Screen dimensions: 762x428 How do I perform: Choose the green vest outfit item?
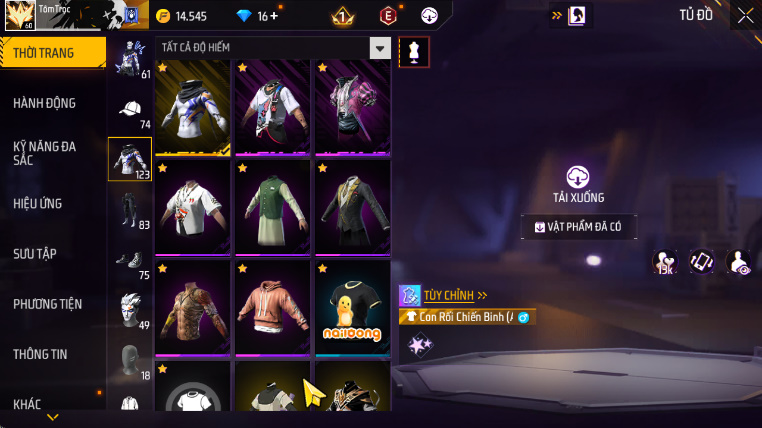273,208
